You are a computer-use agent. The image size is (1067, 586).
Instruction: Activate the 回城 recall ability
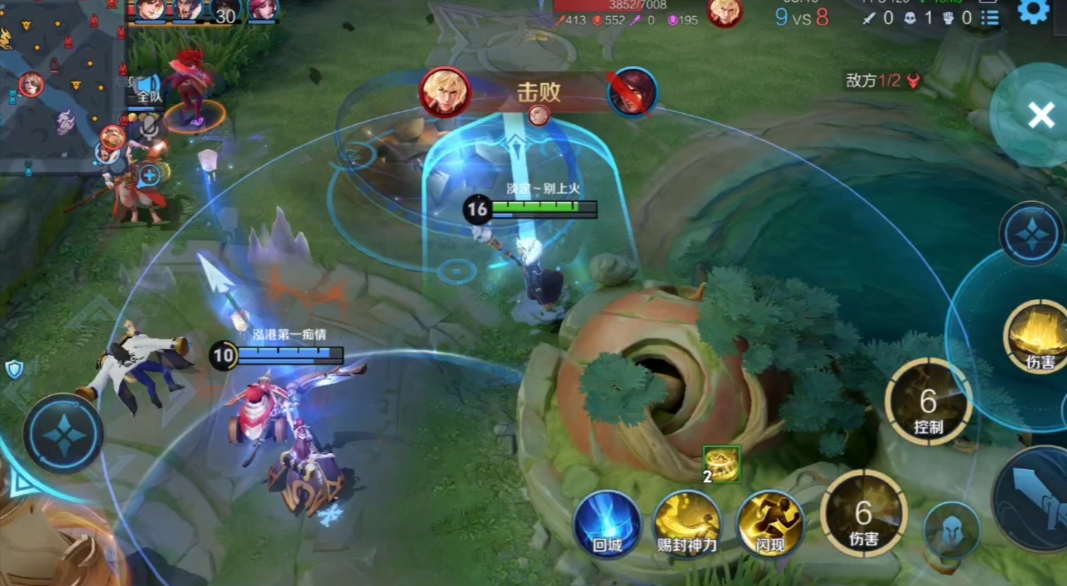(607, 522)
